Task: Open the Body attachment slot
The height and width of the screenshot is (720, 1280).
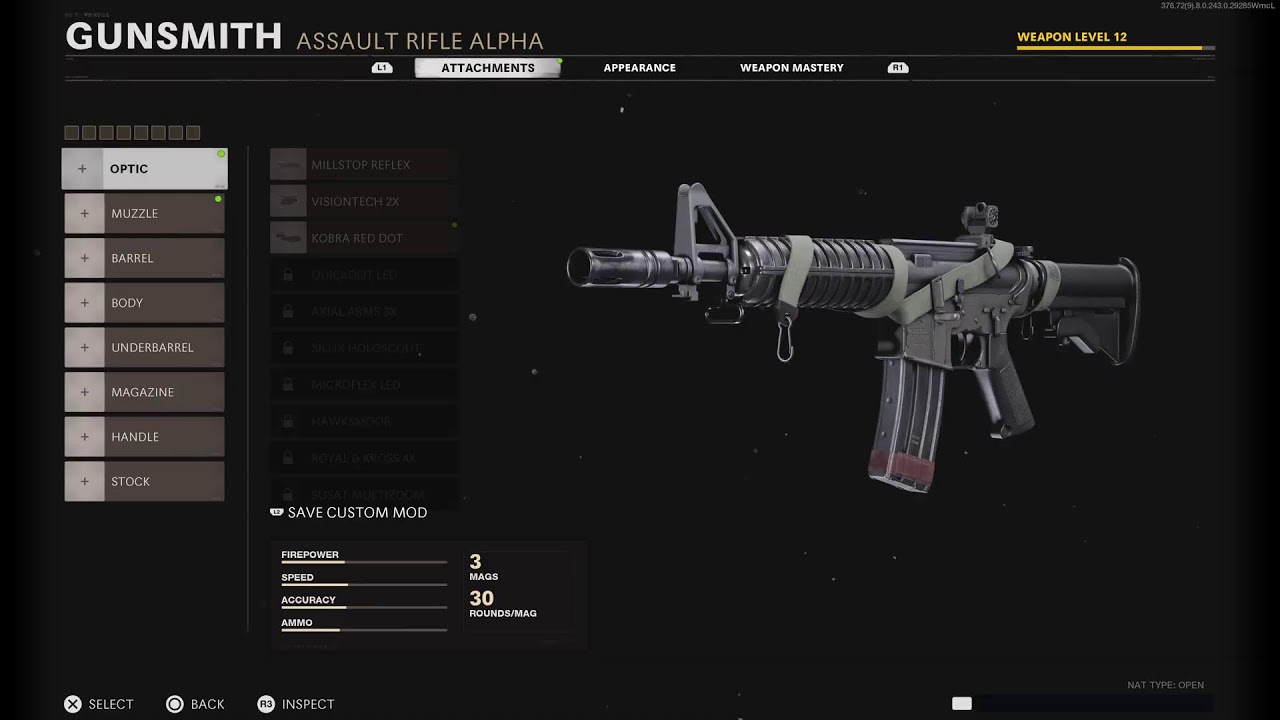Action: 145,303
